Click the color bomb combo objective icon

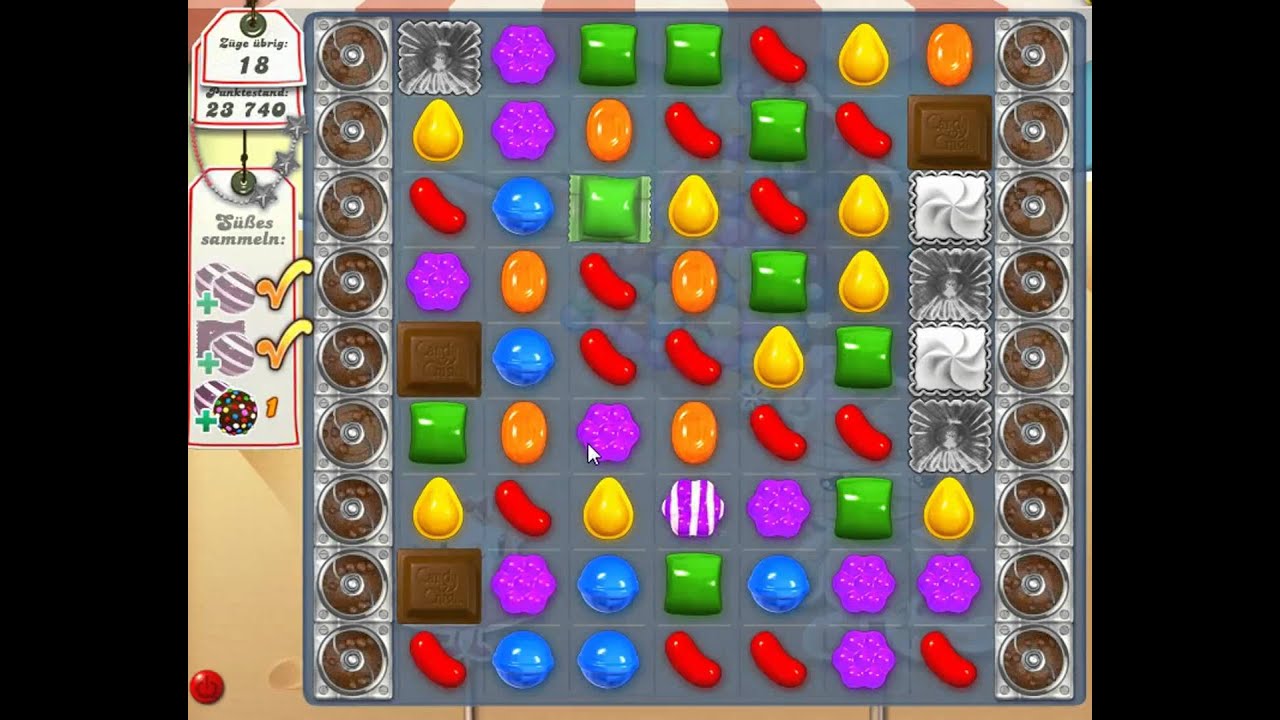[x=227, y=409]
